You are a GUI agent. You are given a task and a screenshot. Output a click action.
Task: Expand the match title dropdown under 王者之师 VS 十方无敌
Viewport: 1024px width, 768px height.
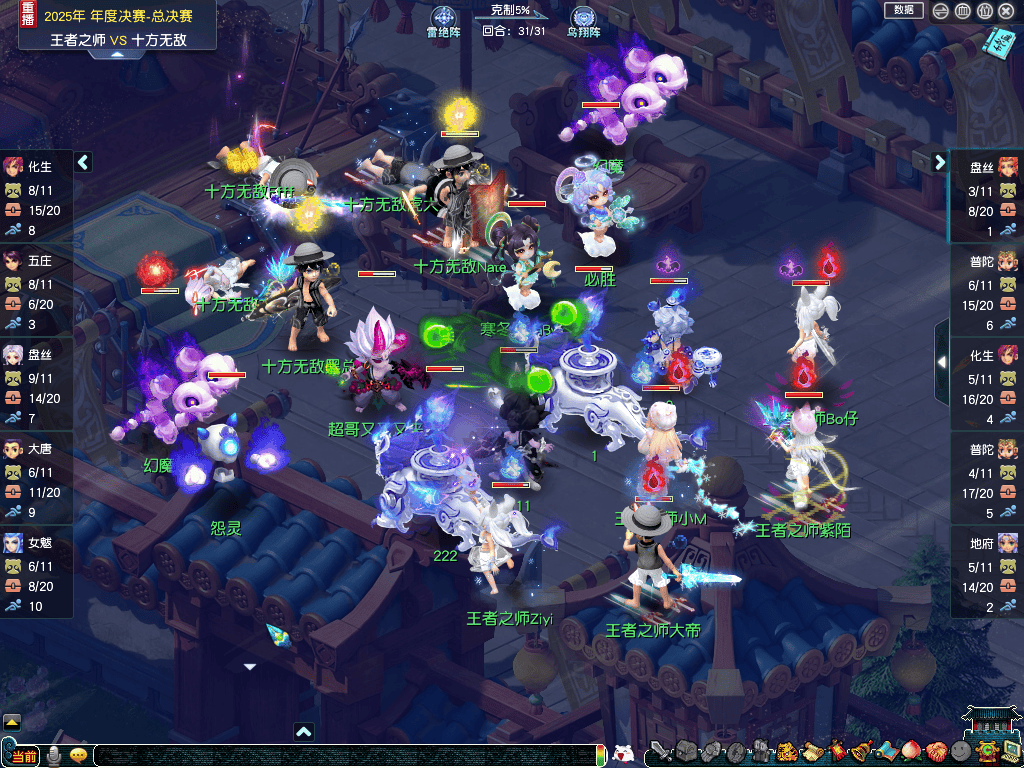coord(117,54)
